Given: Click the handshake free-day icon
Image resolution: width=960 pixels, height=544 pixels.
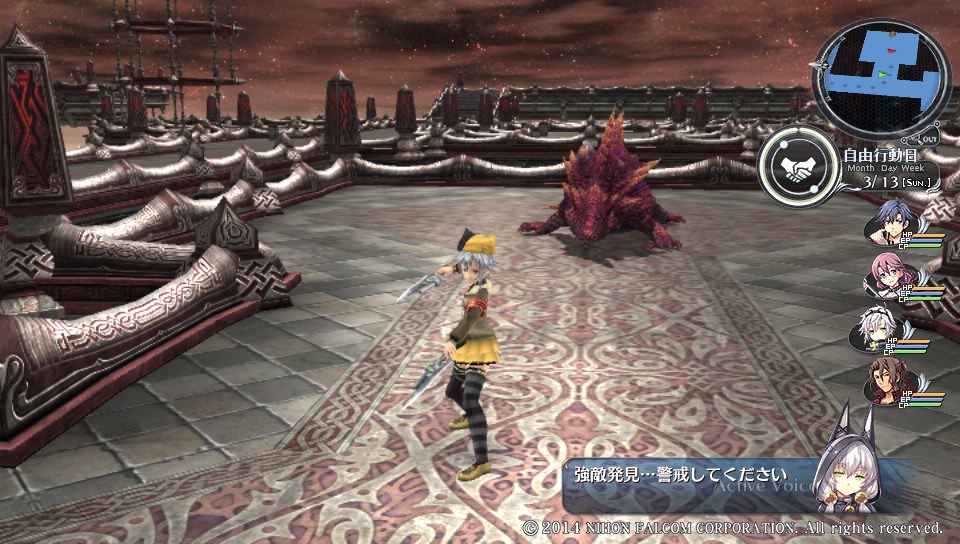Looking at the screenshot, I should click(798, 169).
